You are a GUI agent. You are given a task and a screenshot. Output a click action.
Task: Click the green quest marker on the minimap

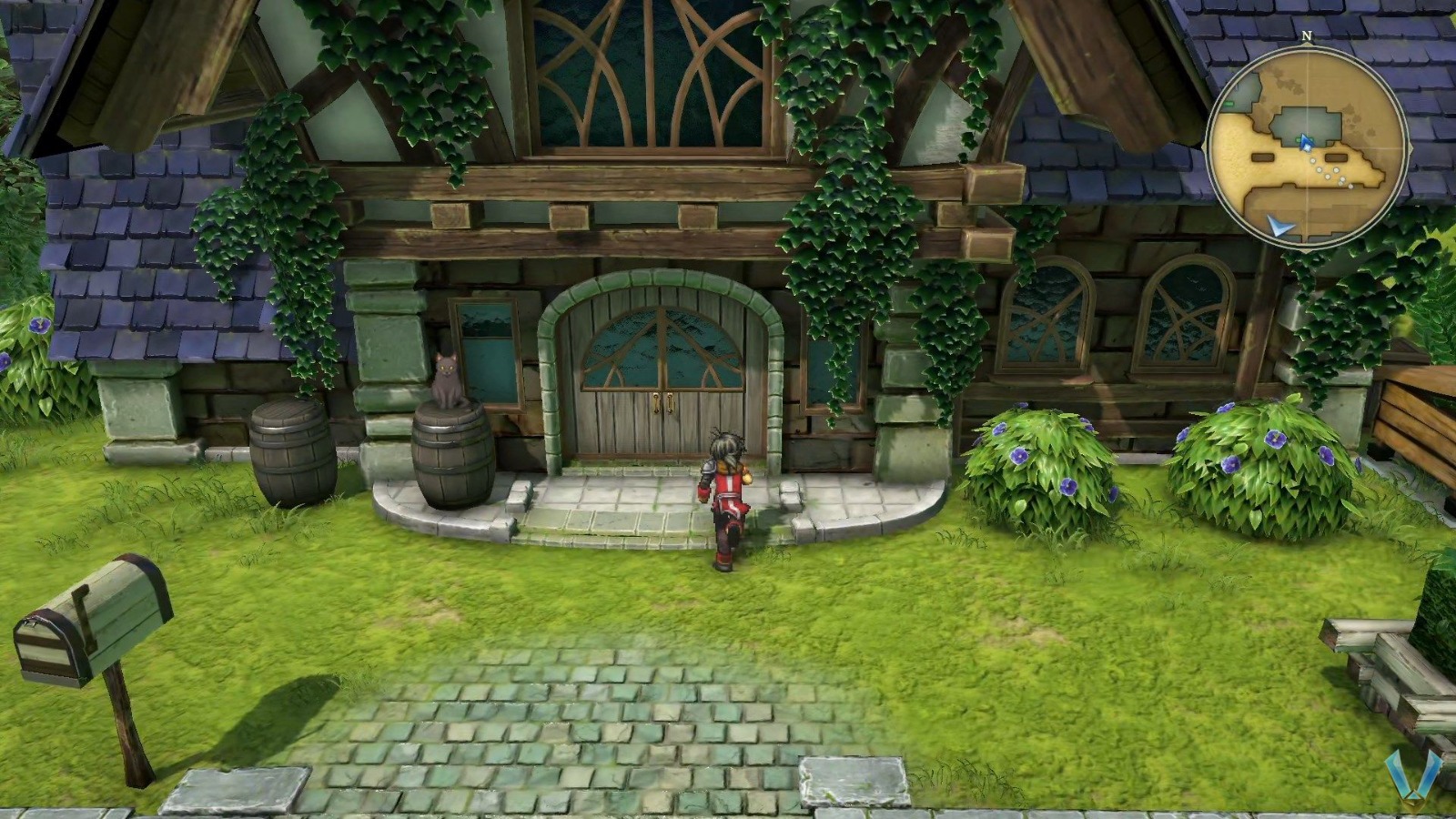pyautogui.click(x=1228, y=104)
